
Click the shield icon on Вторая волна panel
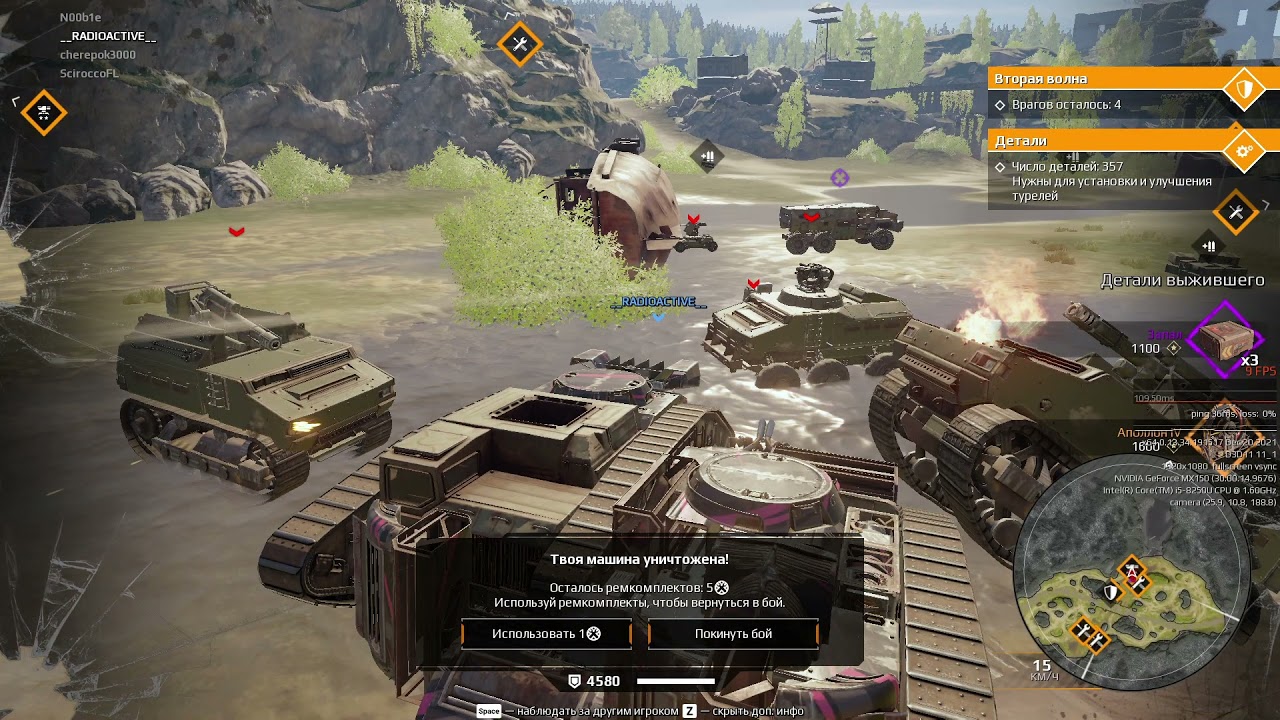point(1244,90)
